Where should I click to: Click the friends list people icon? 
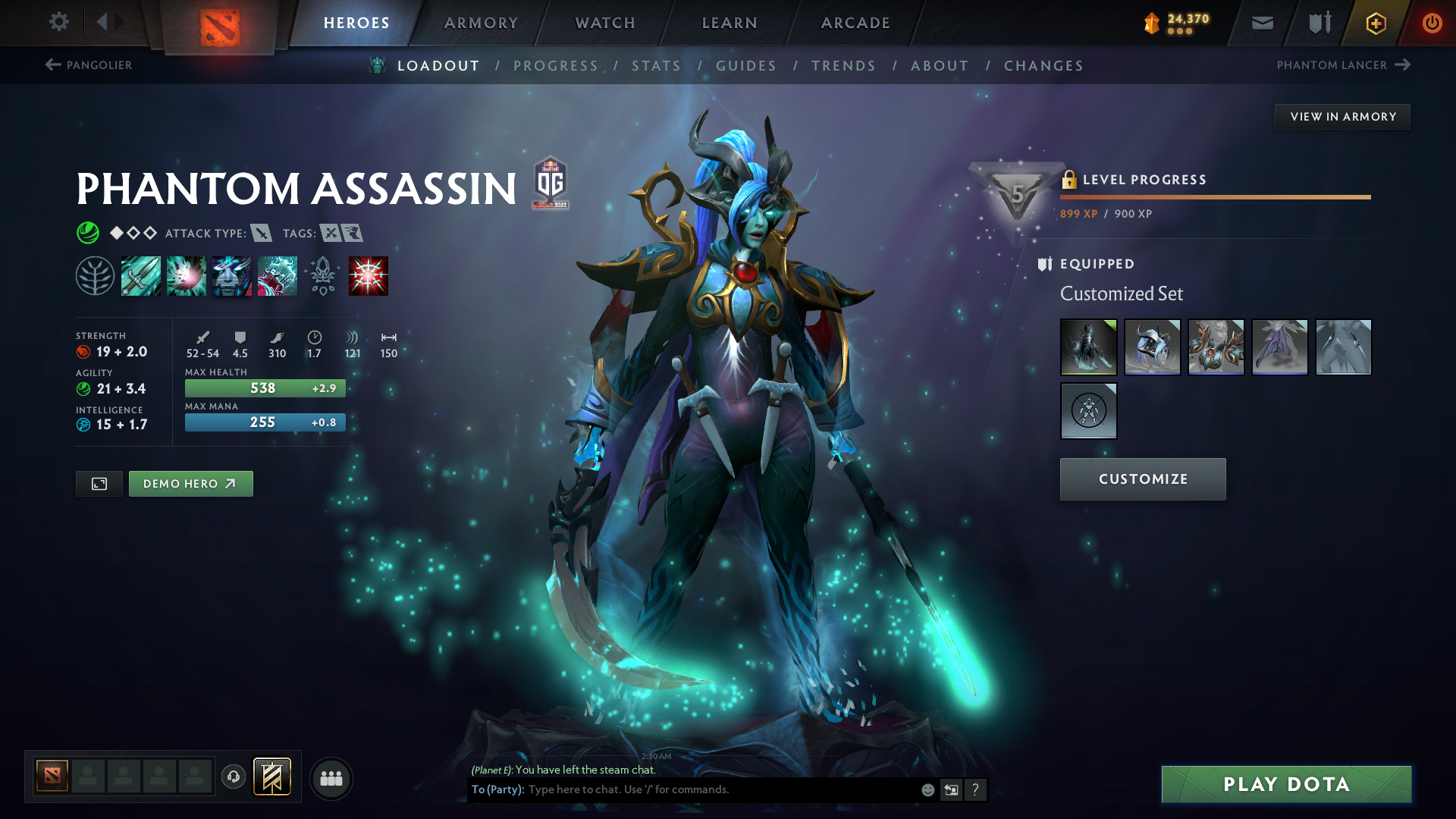coord(331,778)
